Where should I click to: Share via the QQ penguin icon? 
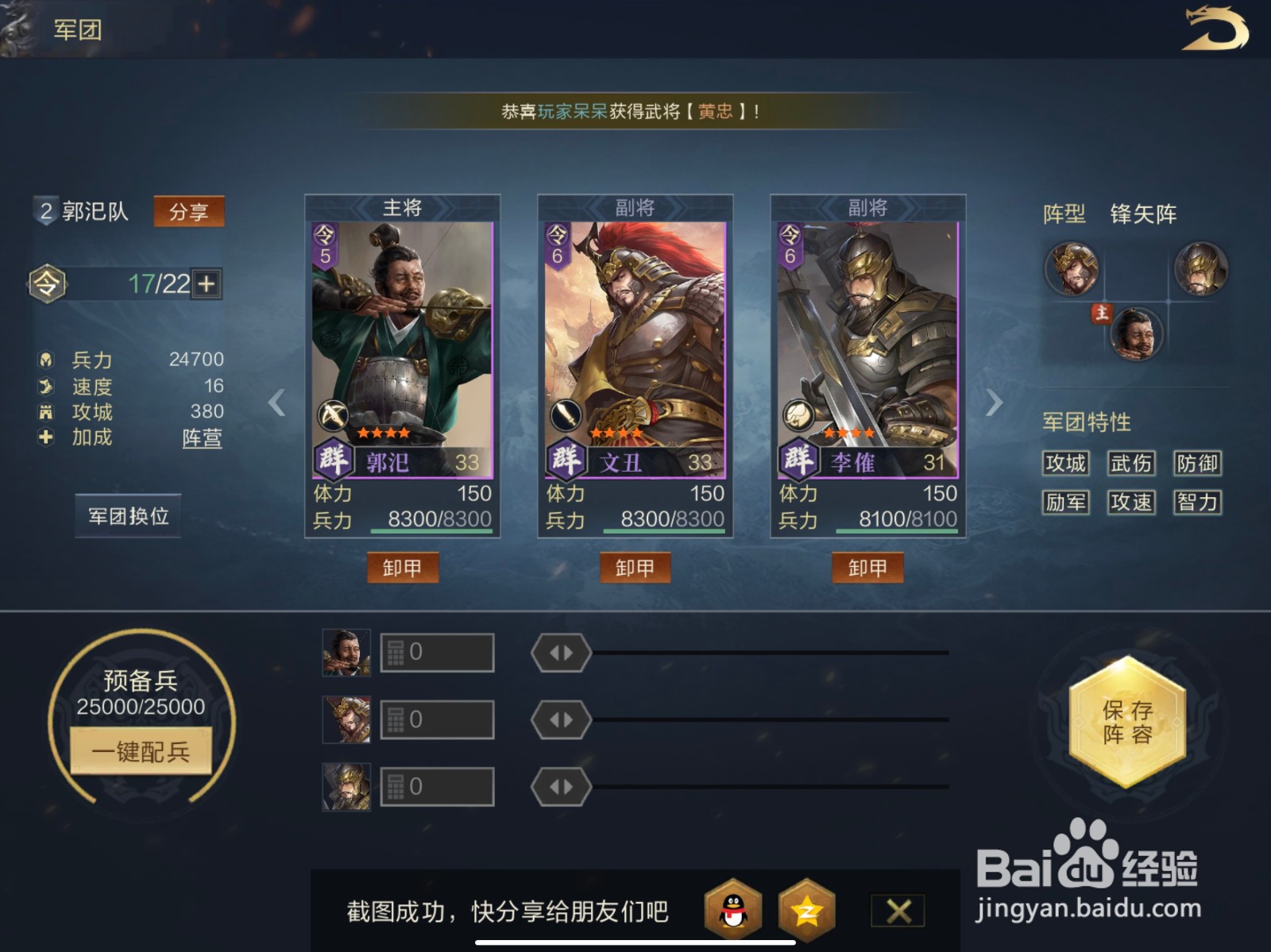[x=734, y=911]
